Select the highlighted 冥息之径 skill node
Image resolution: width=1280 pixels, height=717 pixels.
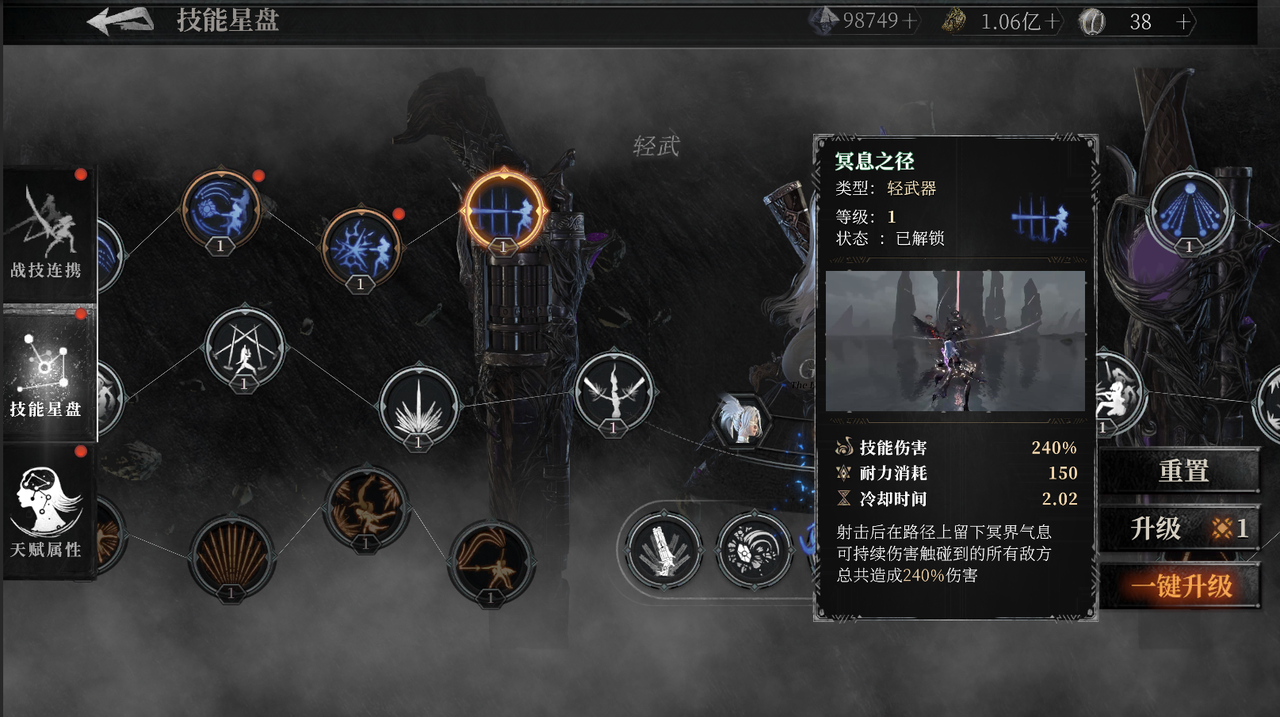pyautogui.click(x=504, y=210)
